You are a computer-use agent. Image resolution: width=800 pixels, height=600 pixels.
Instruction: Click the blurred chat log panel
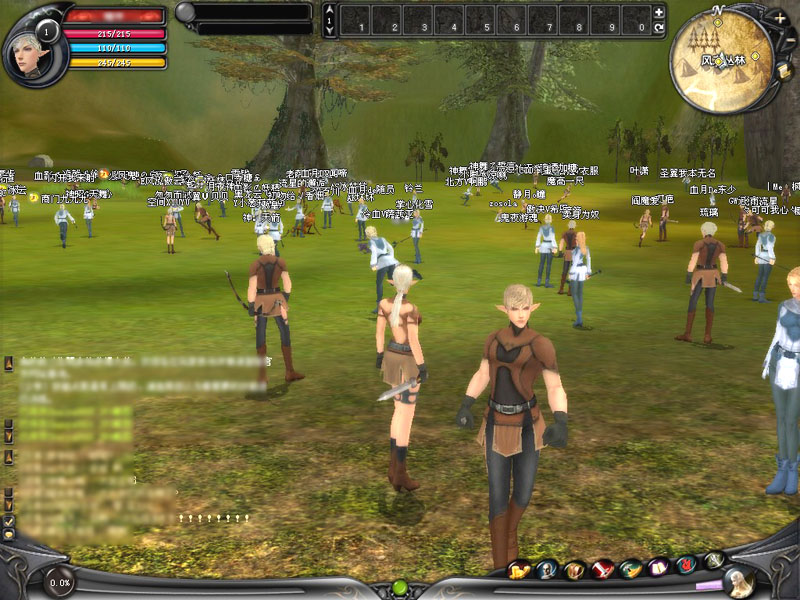coord(75,450)
